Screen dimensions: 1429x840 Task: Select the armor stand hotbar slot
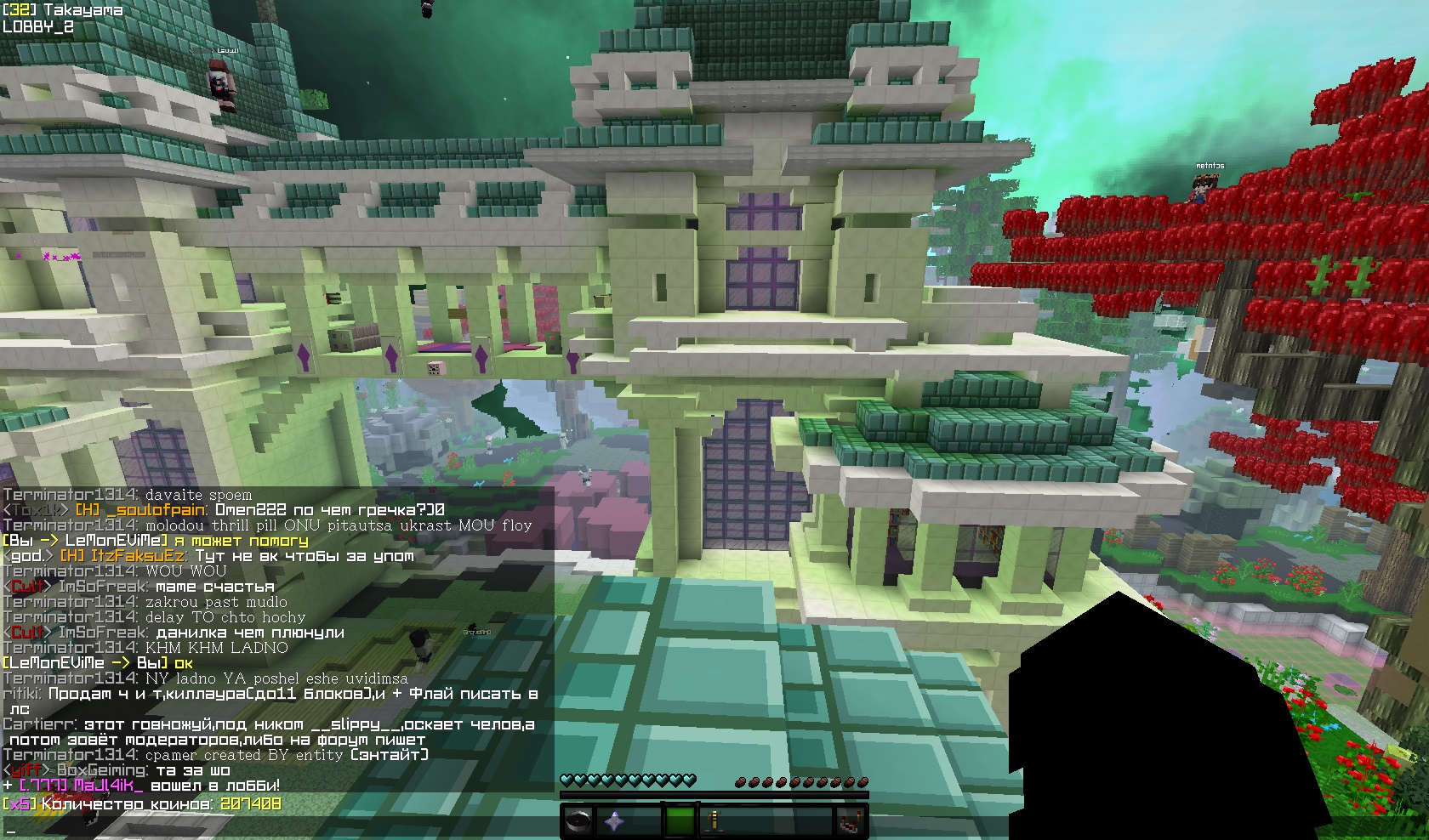(714, 821)
